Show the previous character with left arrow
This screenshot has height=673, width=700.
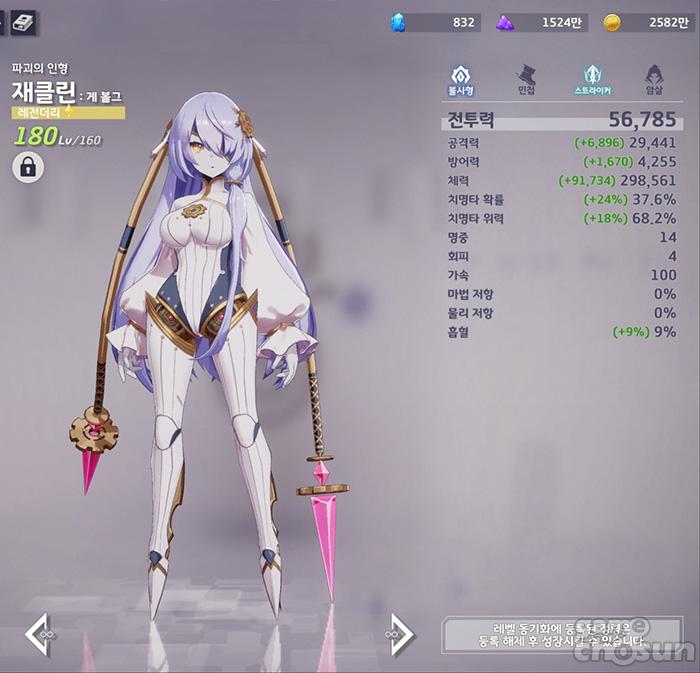39,634
